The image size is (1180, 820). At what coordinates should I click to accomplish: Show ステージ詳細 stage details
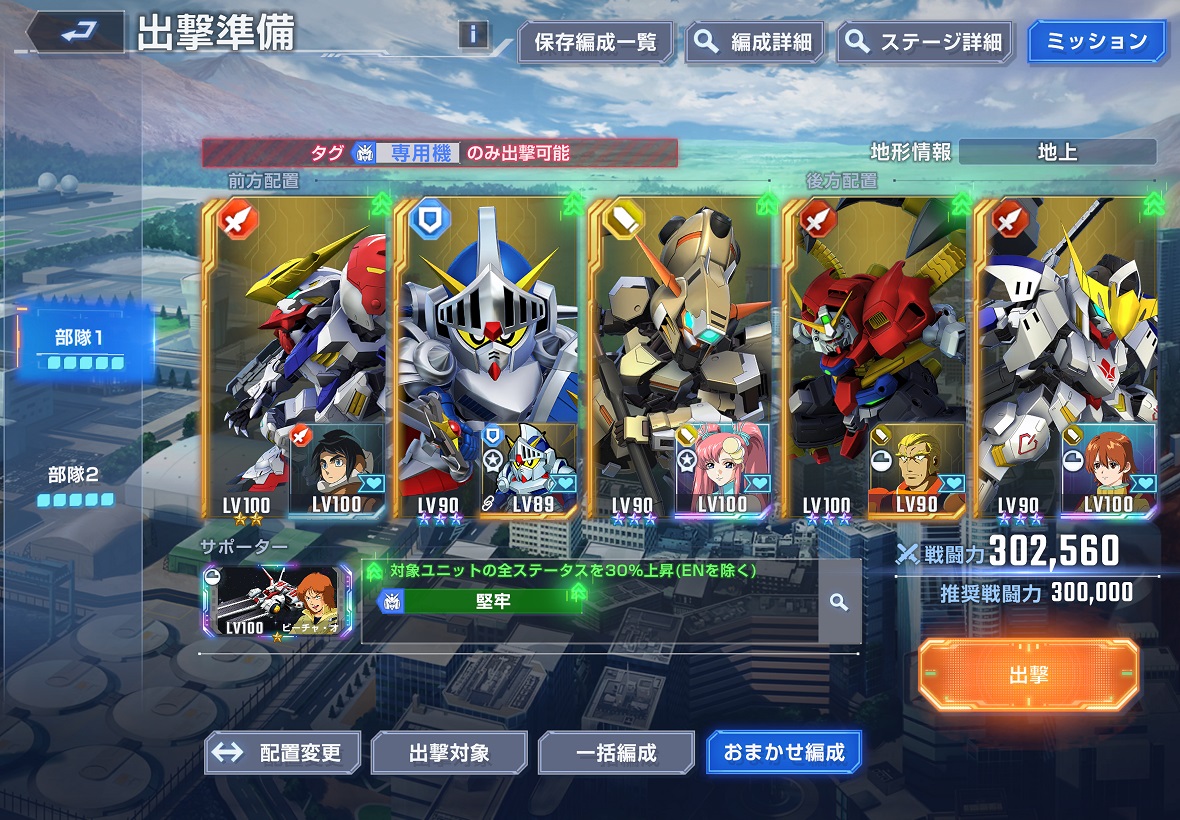(x=922, y=43)
